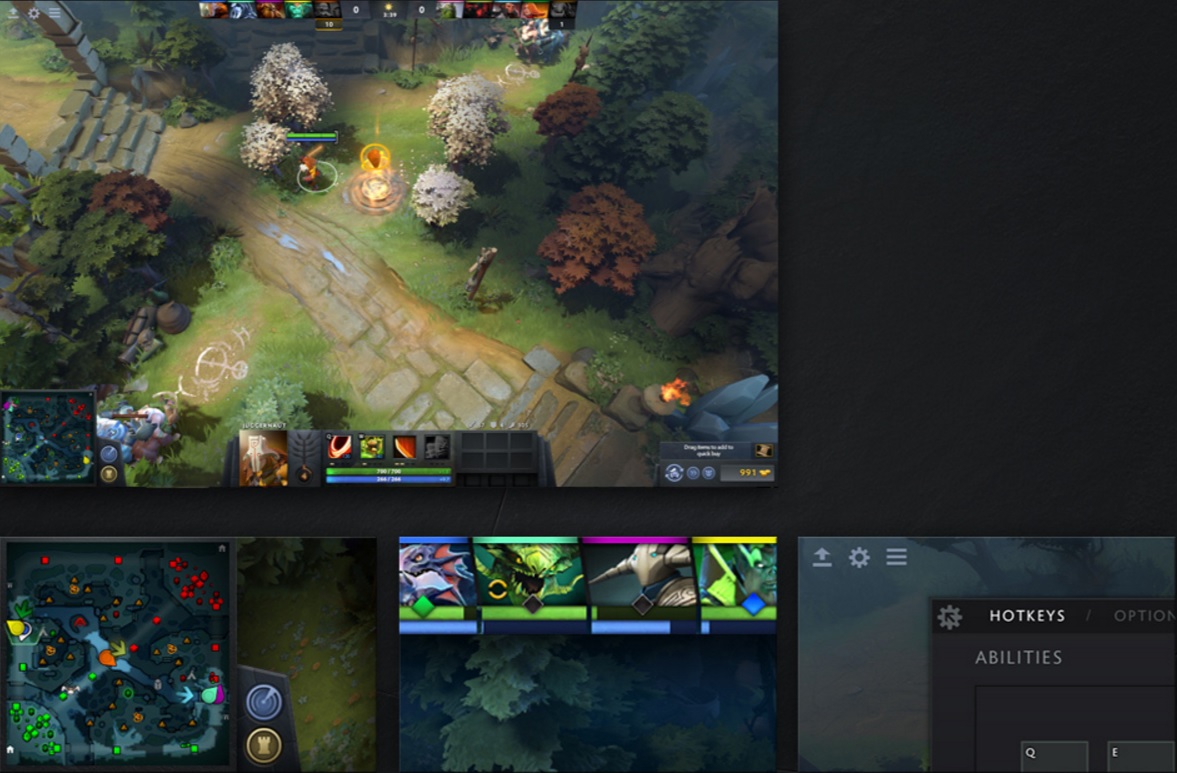Screen dimensions: 1177x773
Task: Select the Blade Dance ability icon
Action: 404,447
